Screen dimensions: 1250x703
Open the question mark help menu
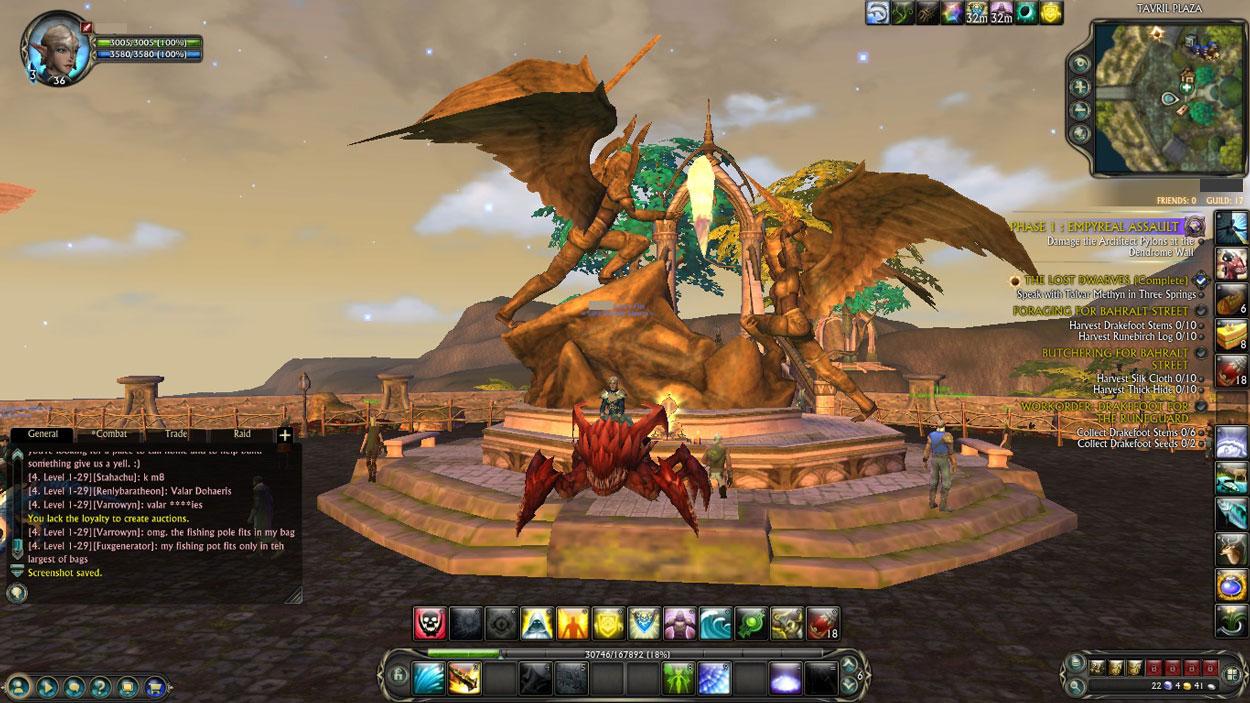(101, 687)
